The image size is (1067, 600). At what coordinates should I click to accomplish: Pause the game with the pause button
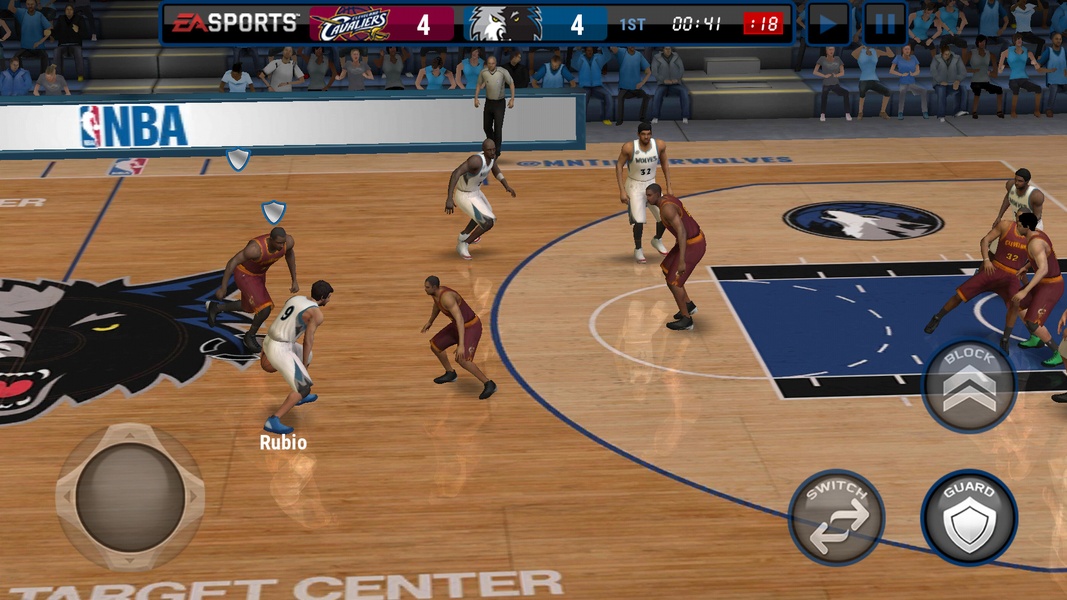[x=885, y=23]
